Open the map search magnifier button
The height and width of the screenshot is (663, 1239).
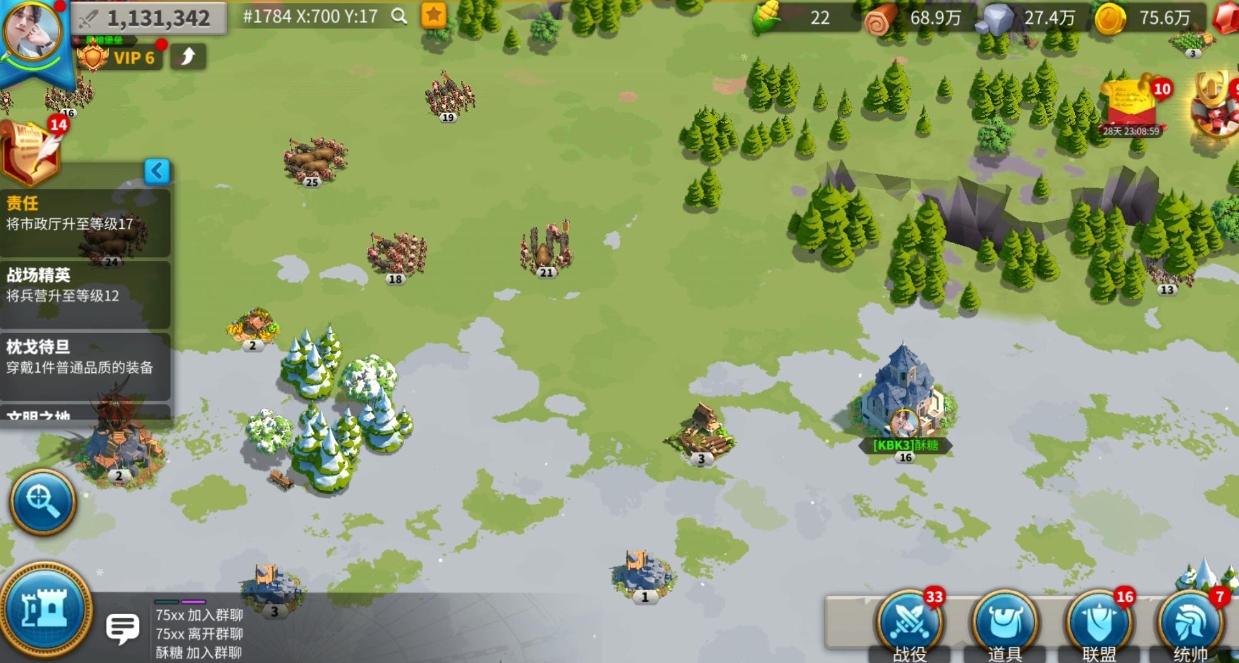coord(43,502)
